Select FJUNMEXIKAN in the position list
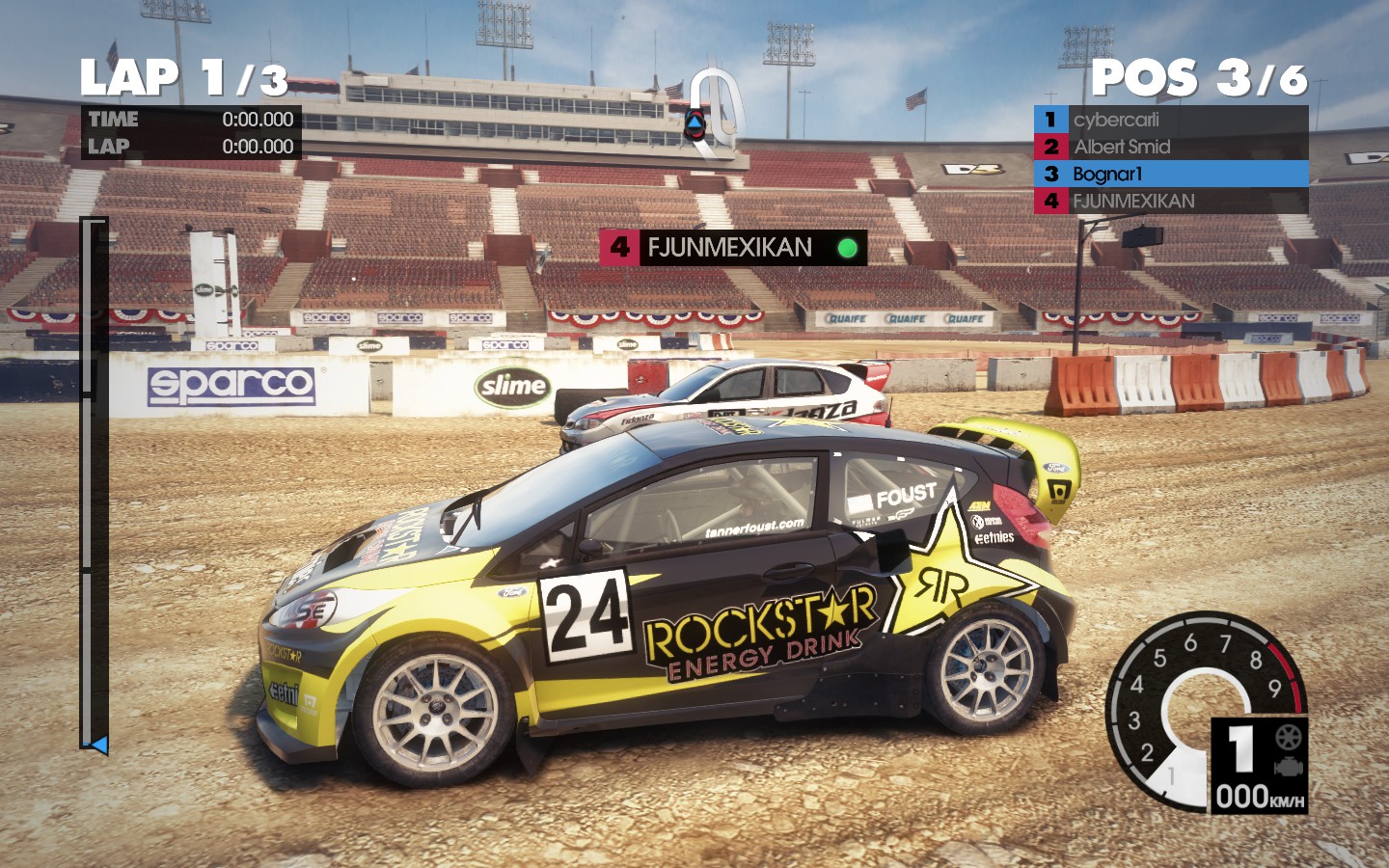Screen dimensions: 1389x868 coord(1170,201)
